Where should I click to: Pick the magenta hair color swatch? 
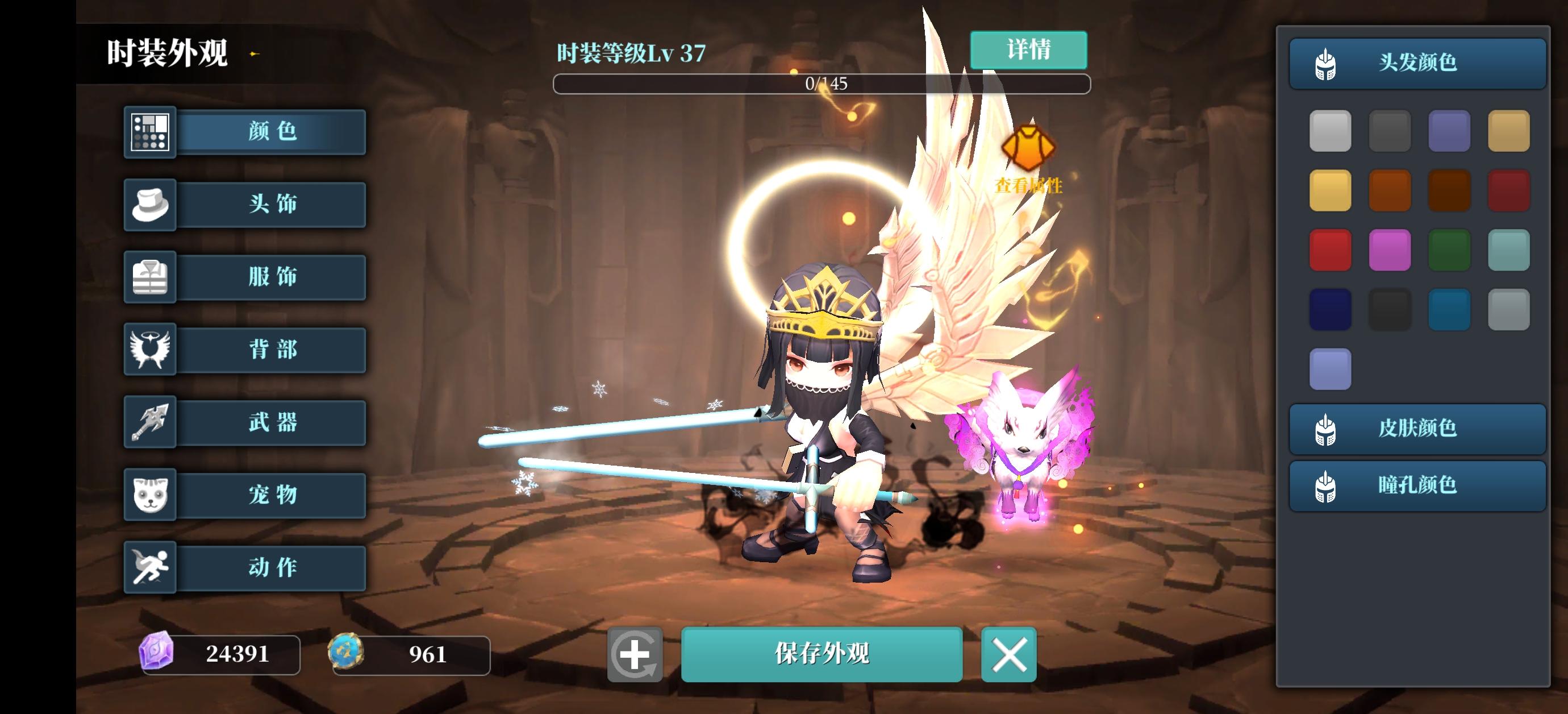coord(1390,249)
